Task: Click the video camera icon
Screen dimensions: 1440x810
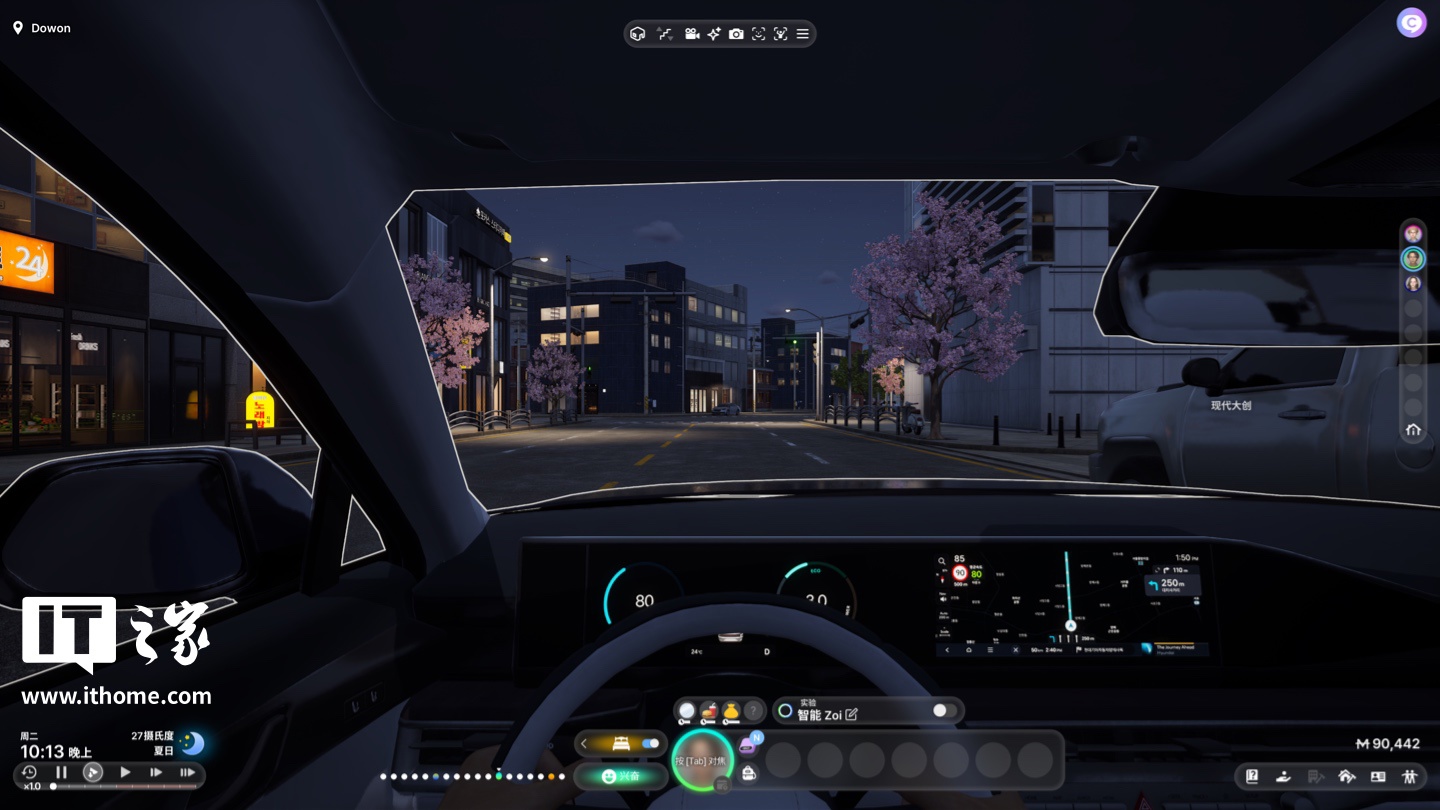Action: pyautogui.click(x=691, y=34)
